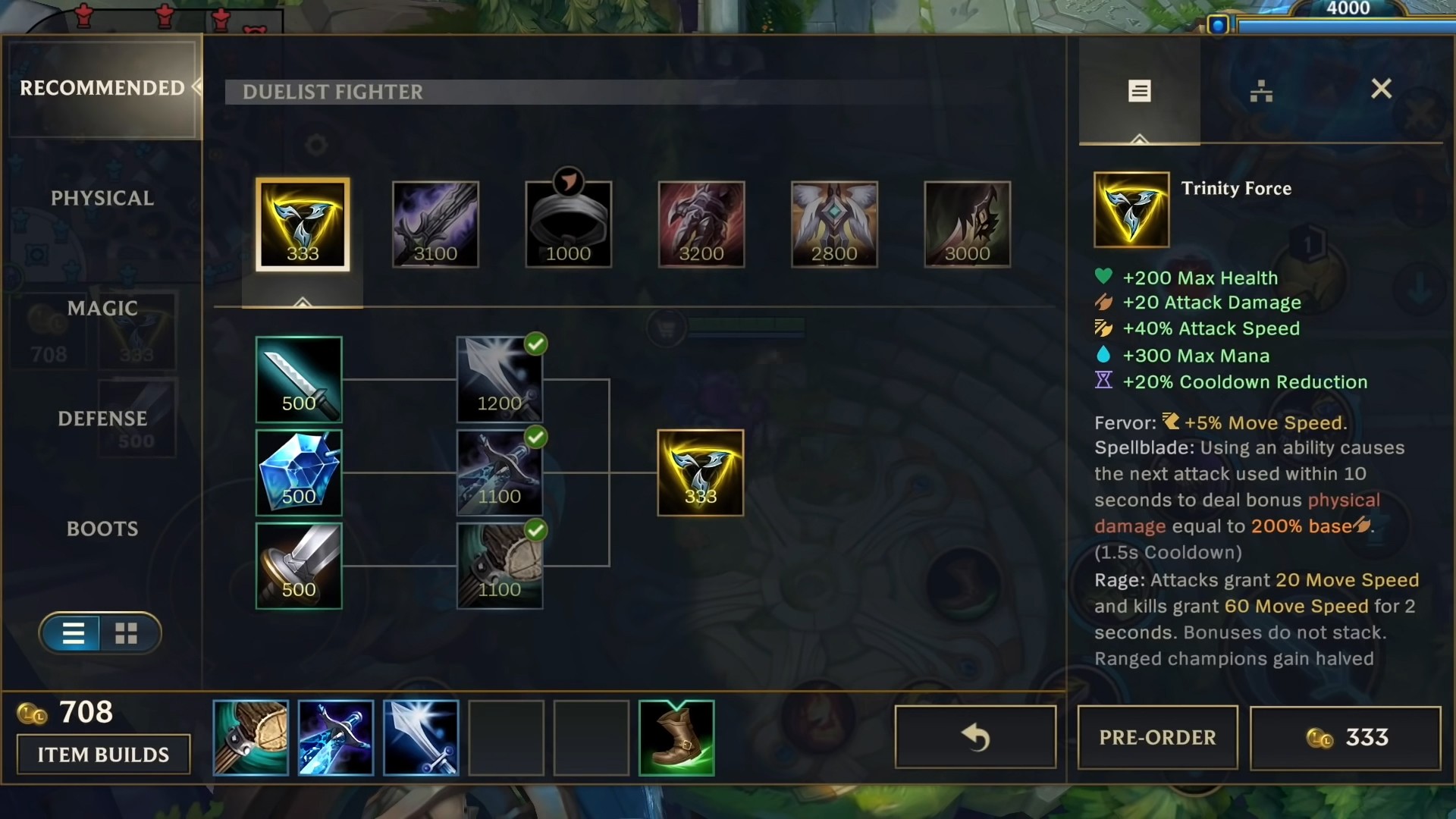Screen dimensions: 1456x819
Task: Choose the 3100 gold dark blade item
Action: pos(435,224)
